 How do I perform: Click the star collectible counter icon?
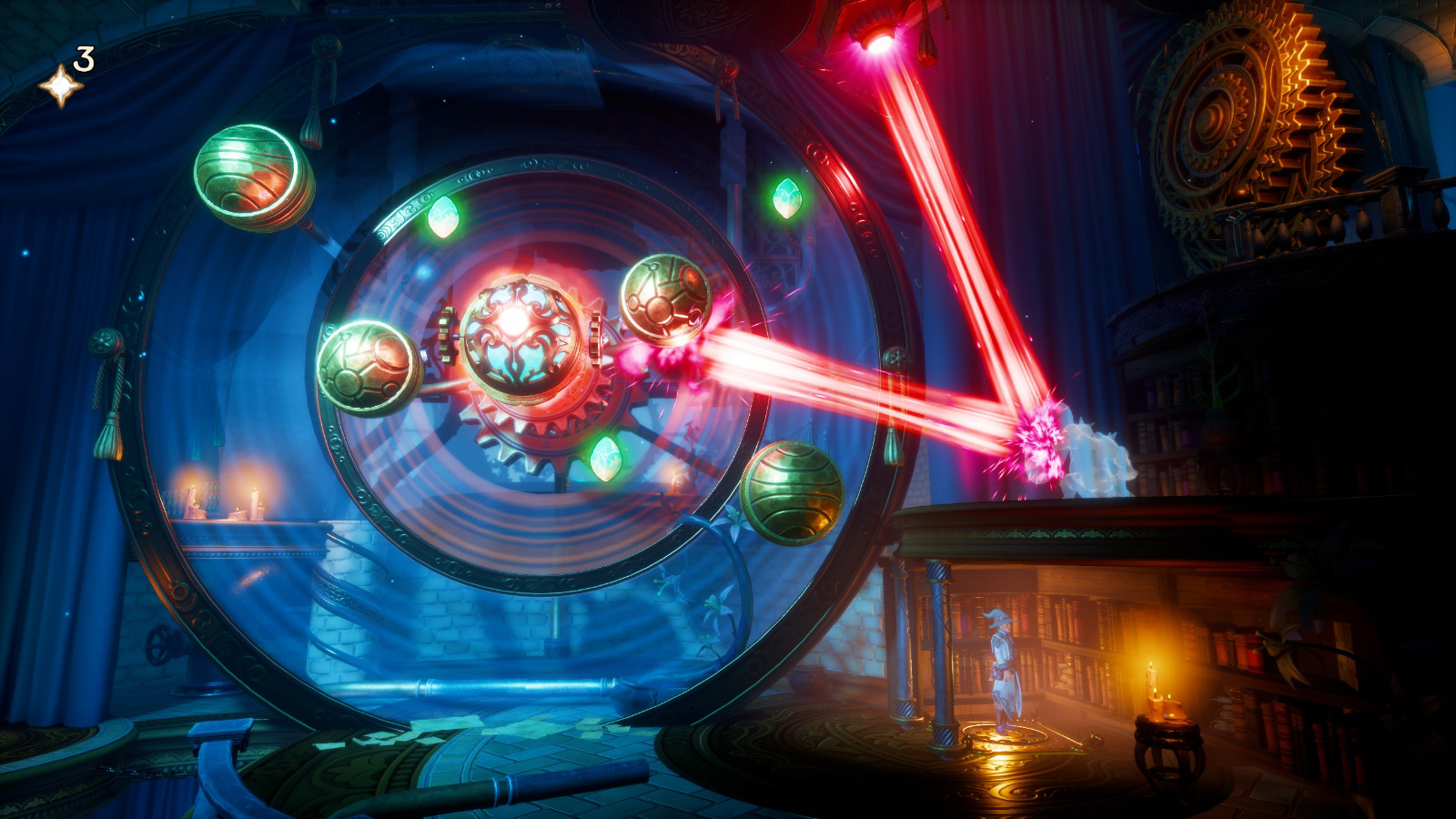coord(60,84)
